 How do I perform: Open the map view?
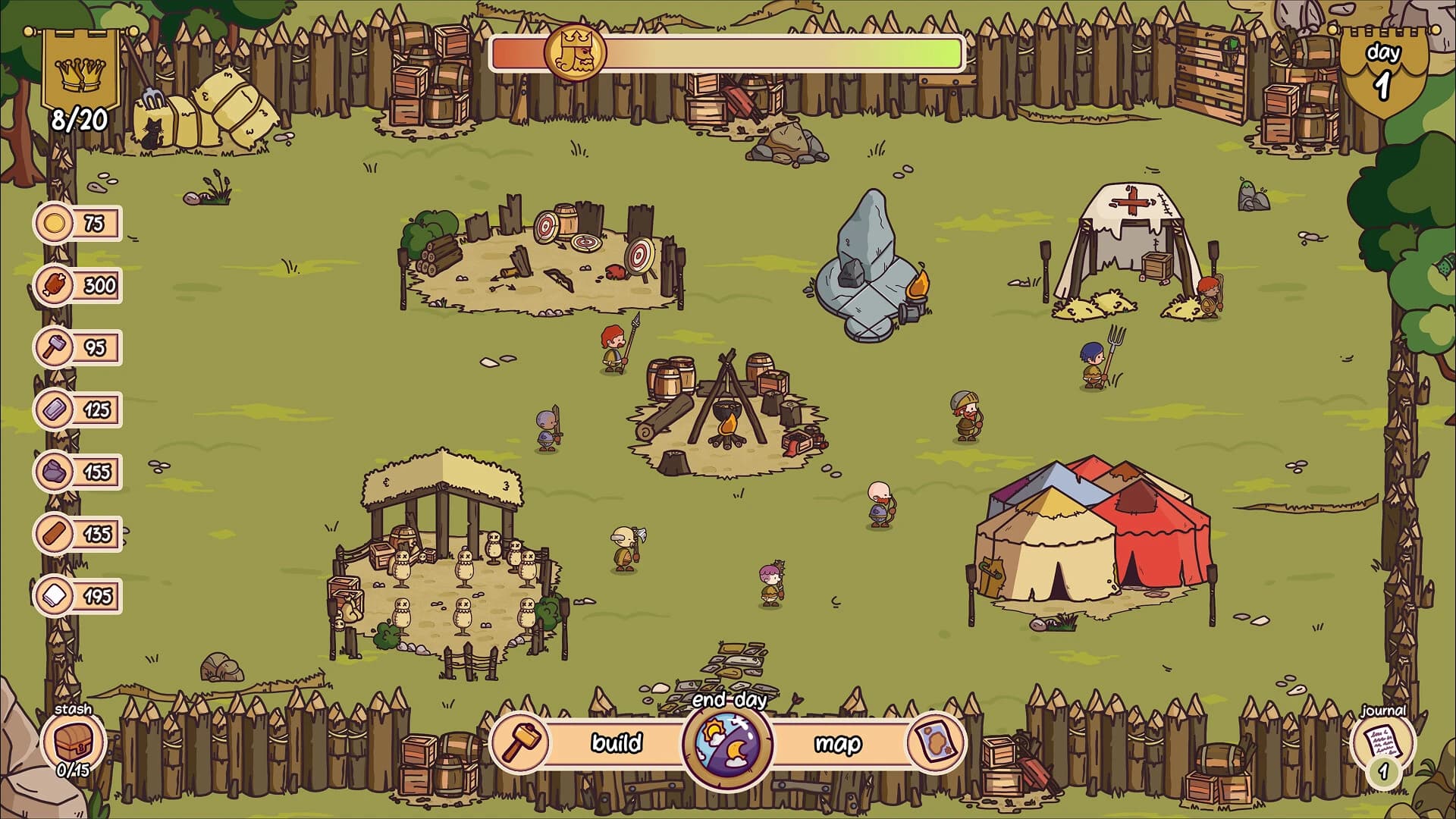pos(838,743)
